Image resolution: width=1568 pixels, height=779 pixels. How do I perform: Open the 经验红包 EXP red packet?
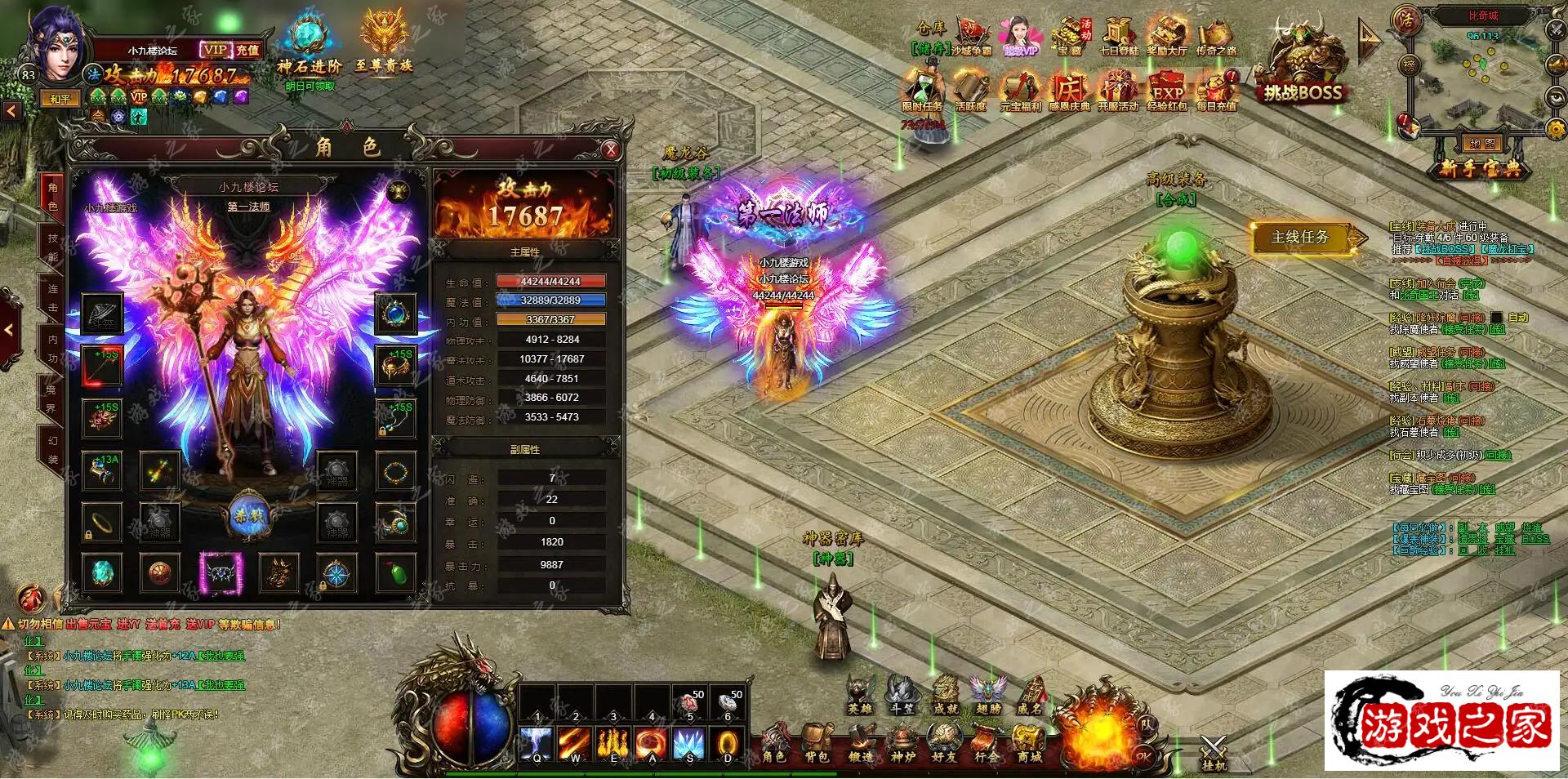pos(1167,90)
